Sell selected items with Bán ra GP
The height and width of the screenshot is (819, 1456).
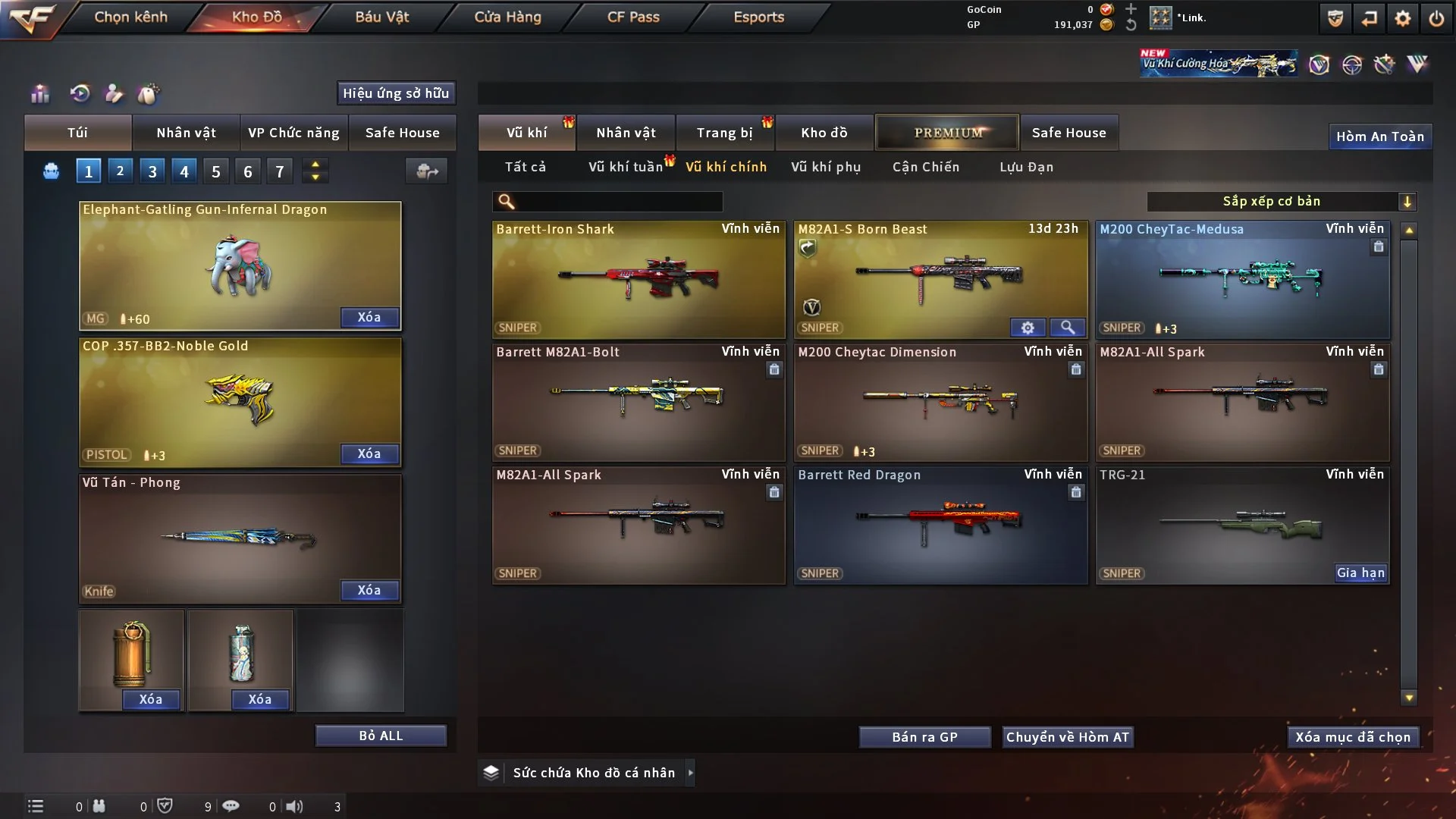point(924,737)
